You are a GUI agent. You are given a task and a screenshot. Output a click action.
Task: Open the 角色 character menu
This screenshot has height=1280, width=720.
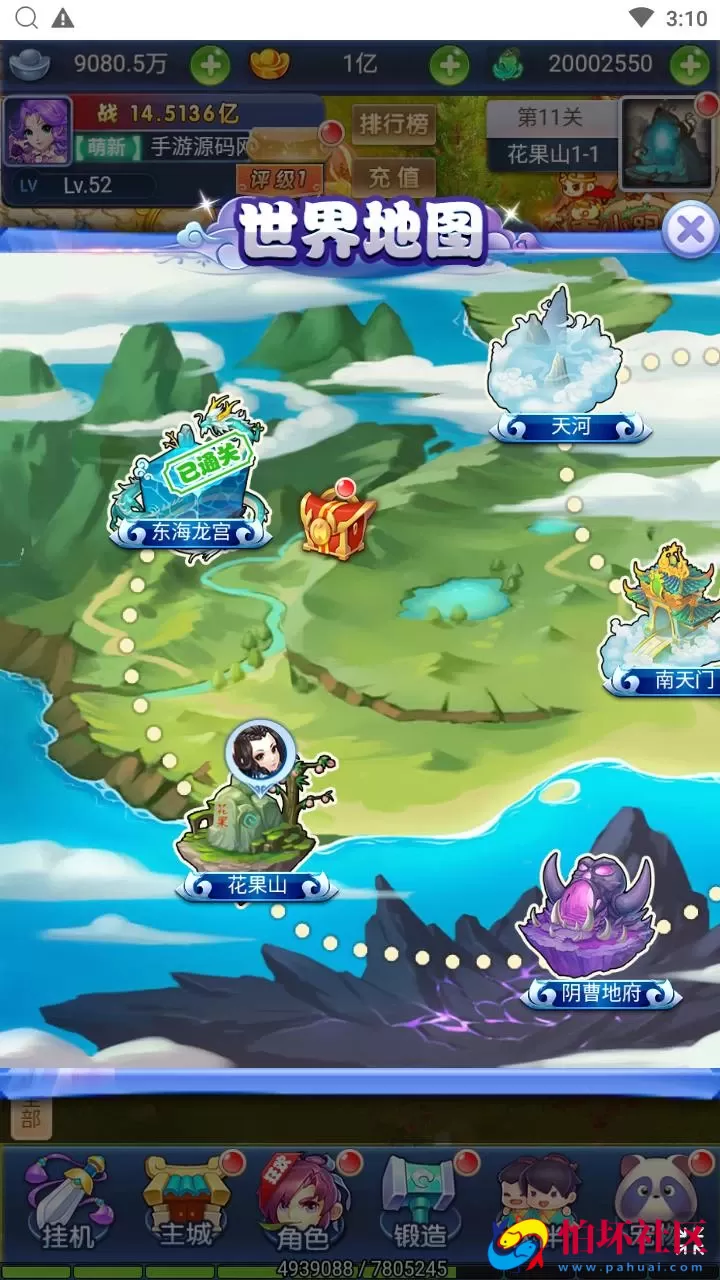(302, 1203)
